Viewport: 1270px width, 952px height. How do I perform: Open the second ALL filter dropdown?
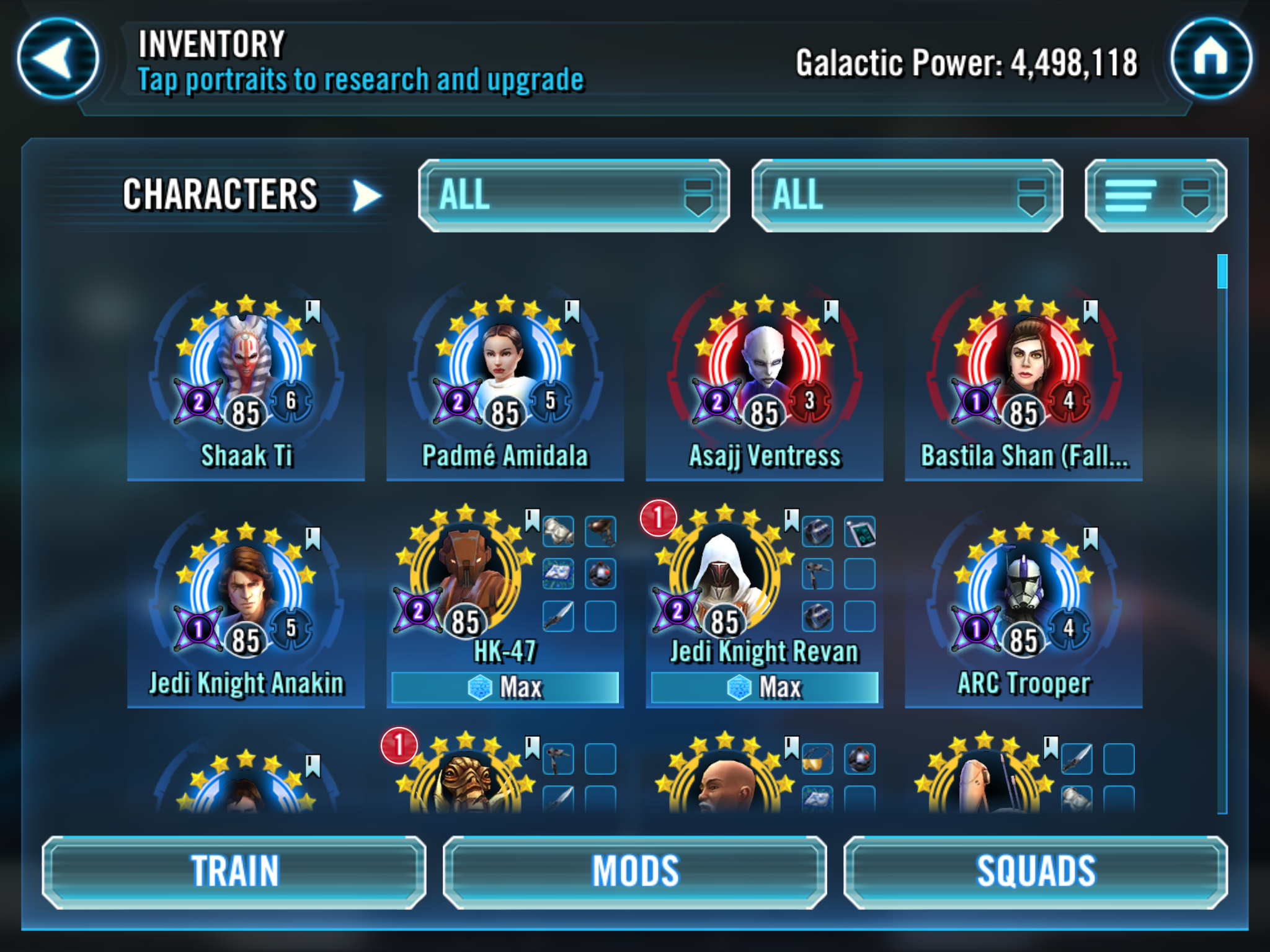(907, 196)
